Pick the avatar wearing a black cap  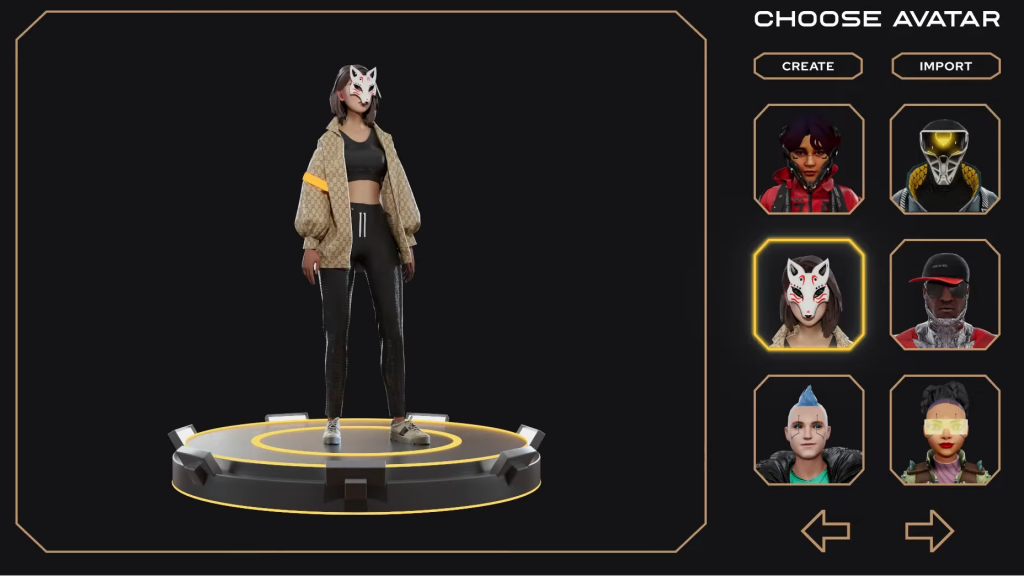tap(945, 295)
